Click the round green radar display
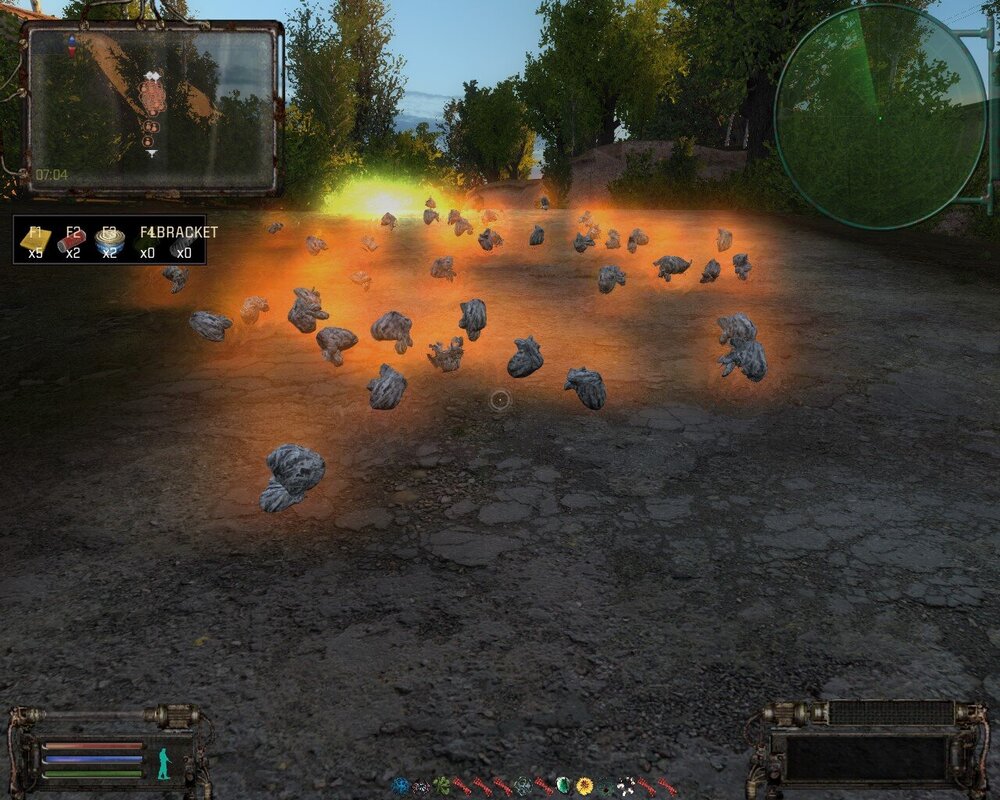The image size is (1000, 800). click(880, 116)
